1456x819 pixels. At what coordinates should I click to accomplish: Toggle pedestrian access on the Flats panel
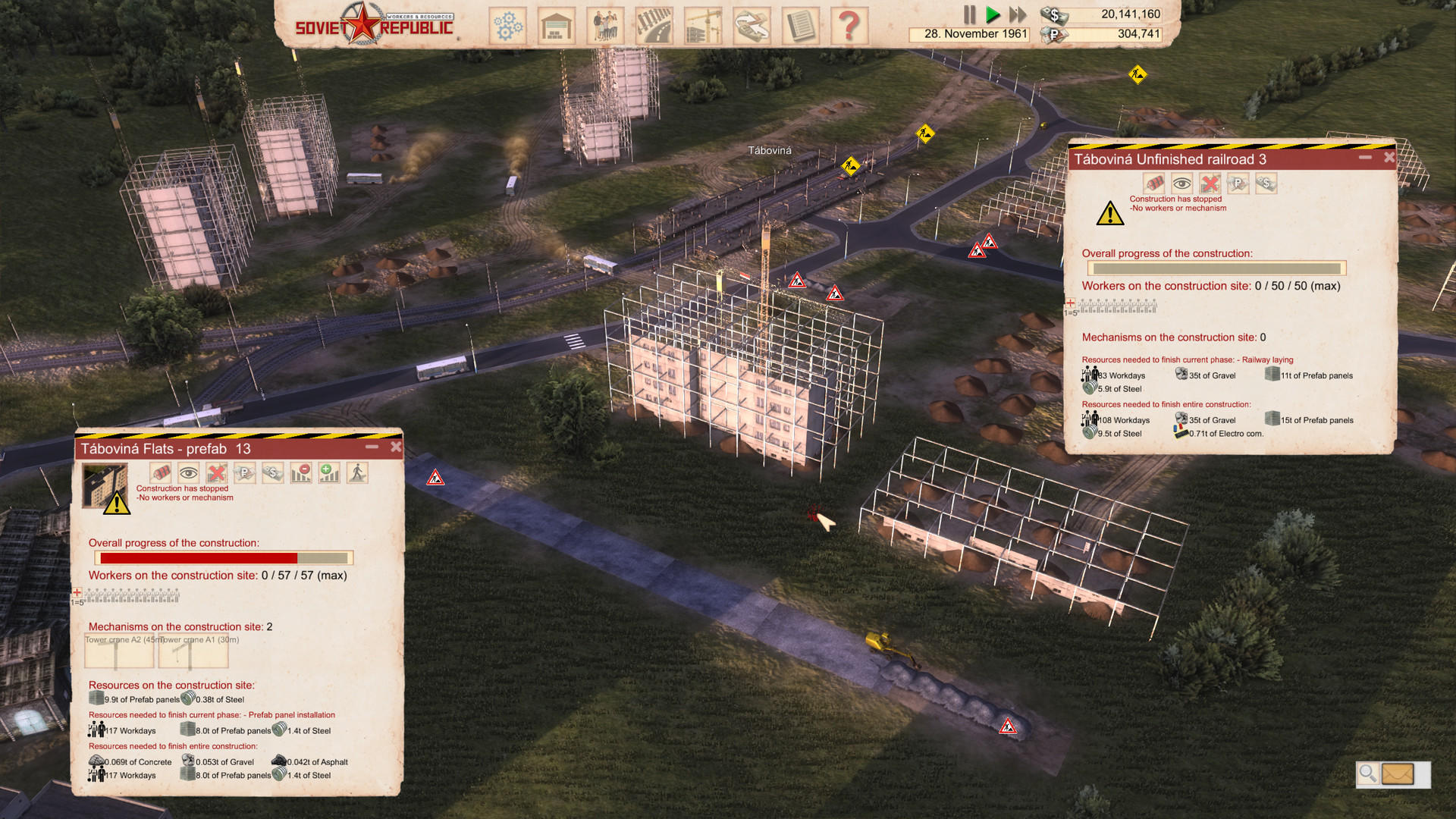click(356, 472)
